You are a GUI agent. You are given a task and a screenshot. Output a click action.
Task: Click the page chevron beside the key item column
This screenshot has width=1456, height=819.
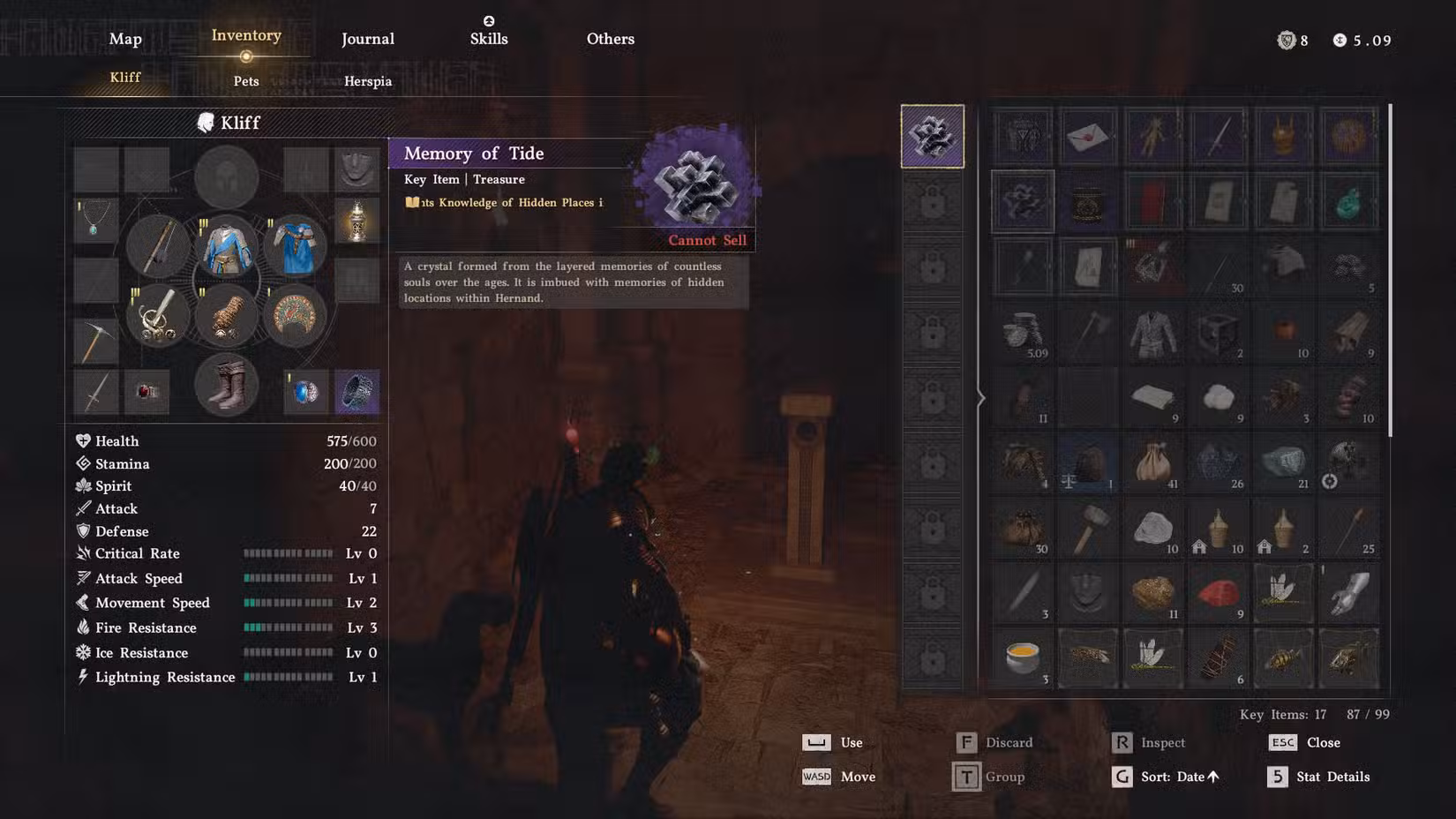coord(979,398)
